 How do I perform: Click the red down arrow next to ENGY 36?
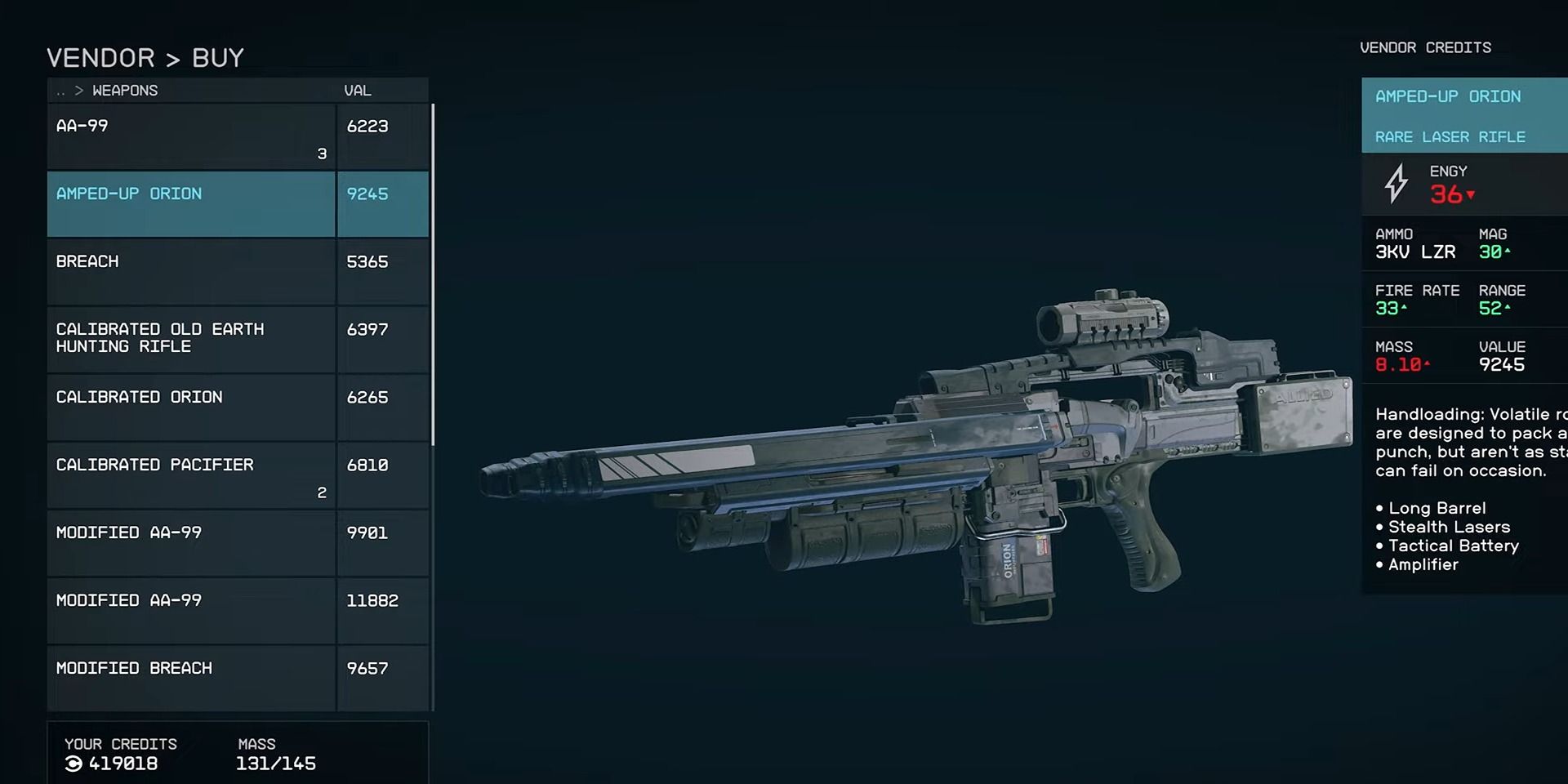(x=1470, y=196)
